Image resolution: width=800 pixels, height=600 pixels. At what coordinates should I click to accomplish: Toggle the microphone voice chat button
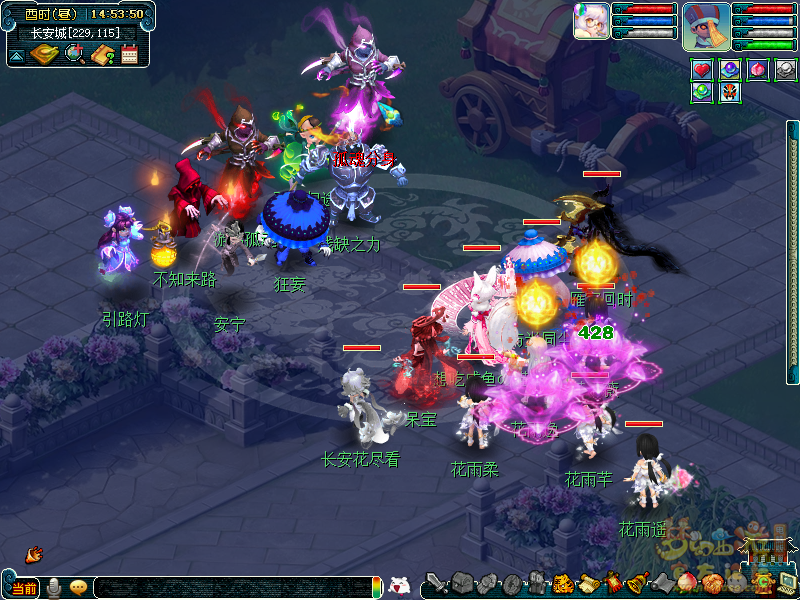pyautogui.click(x=54, y=587)
